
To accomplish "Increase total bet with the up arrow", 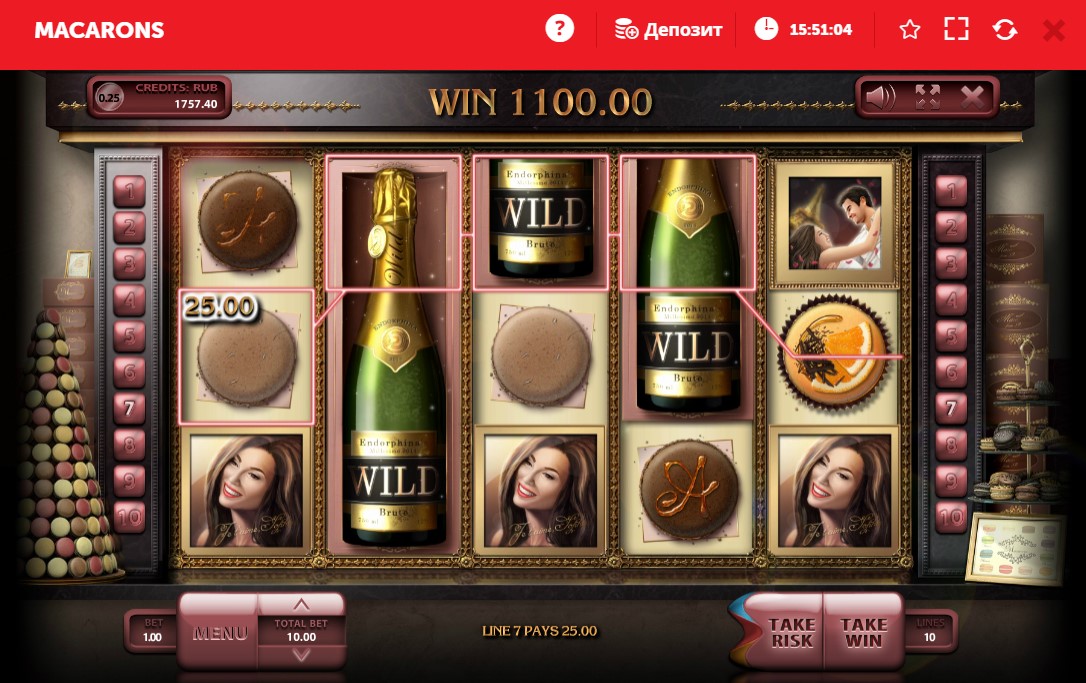I will coord(301,605).
